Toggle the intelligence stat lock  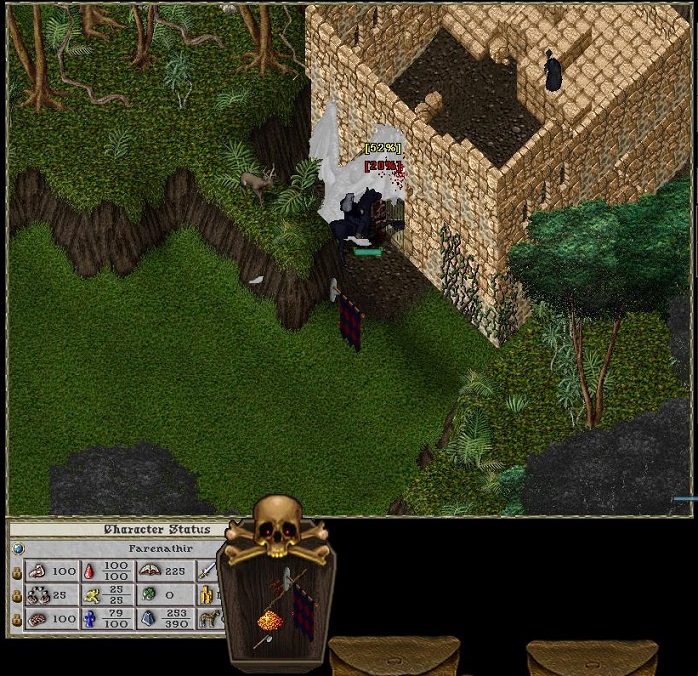[x=16, y=619]
